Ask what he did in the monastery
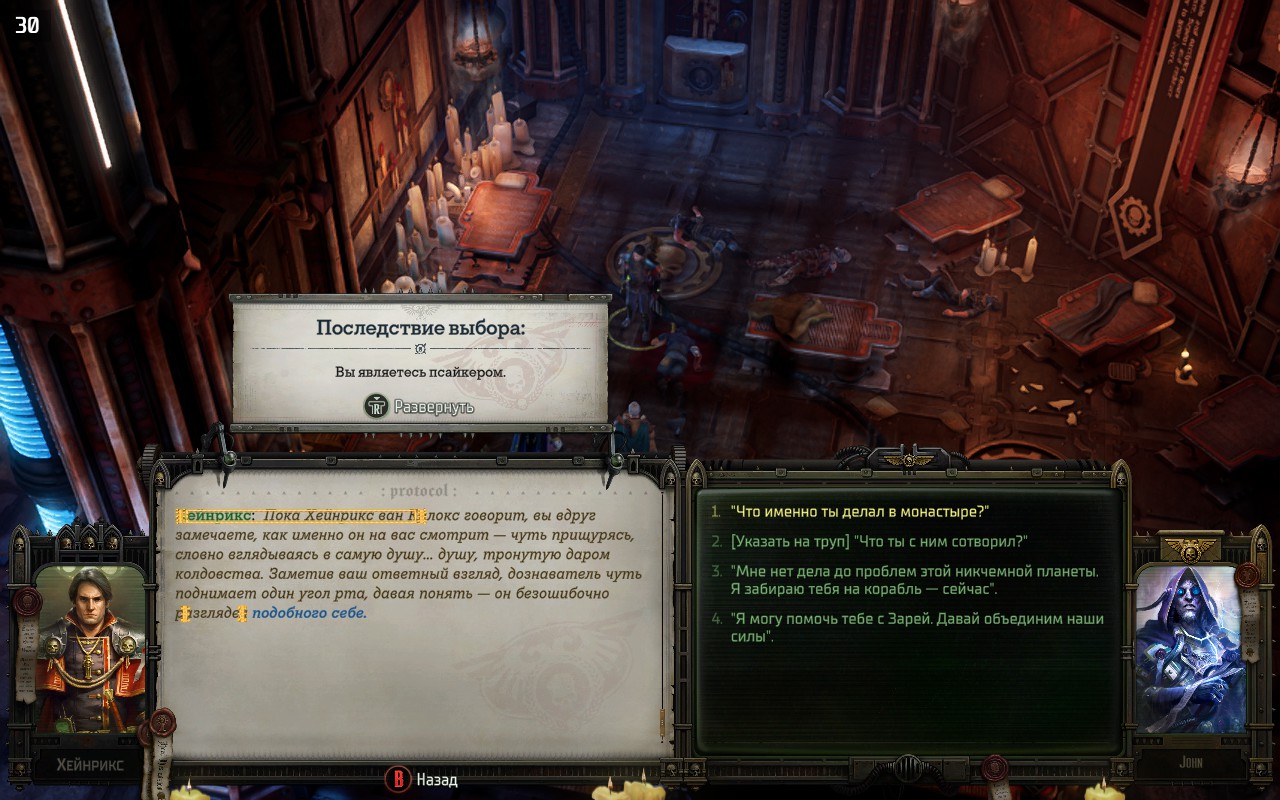The width and height of the screenshot is (1280, 800). click(859, 511)
